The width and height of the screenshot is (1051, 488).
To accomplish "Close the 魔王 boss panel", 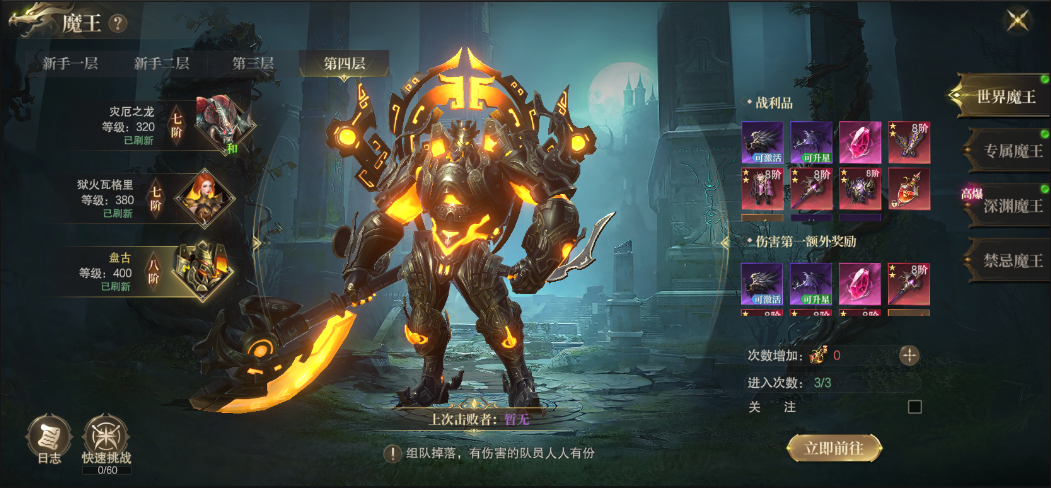I will [x=1019, y=21].
